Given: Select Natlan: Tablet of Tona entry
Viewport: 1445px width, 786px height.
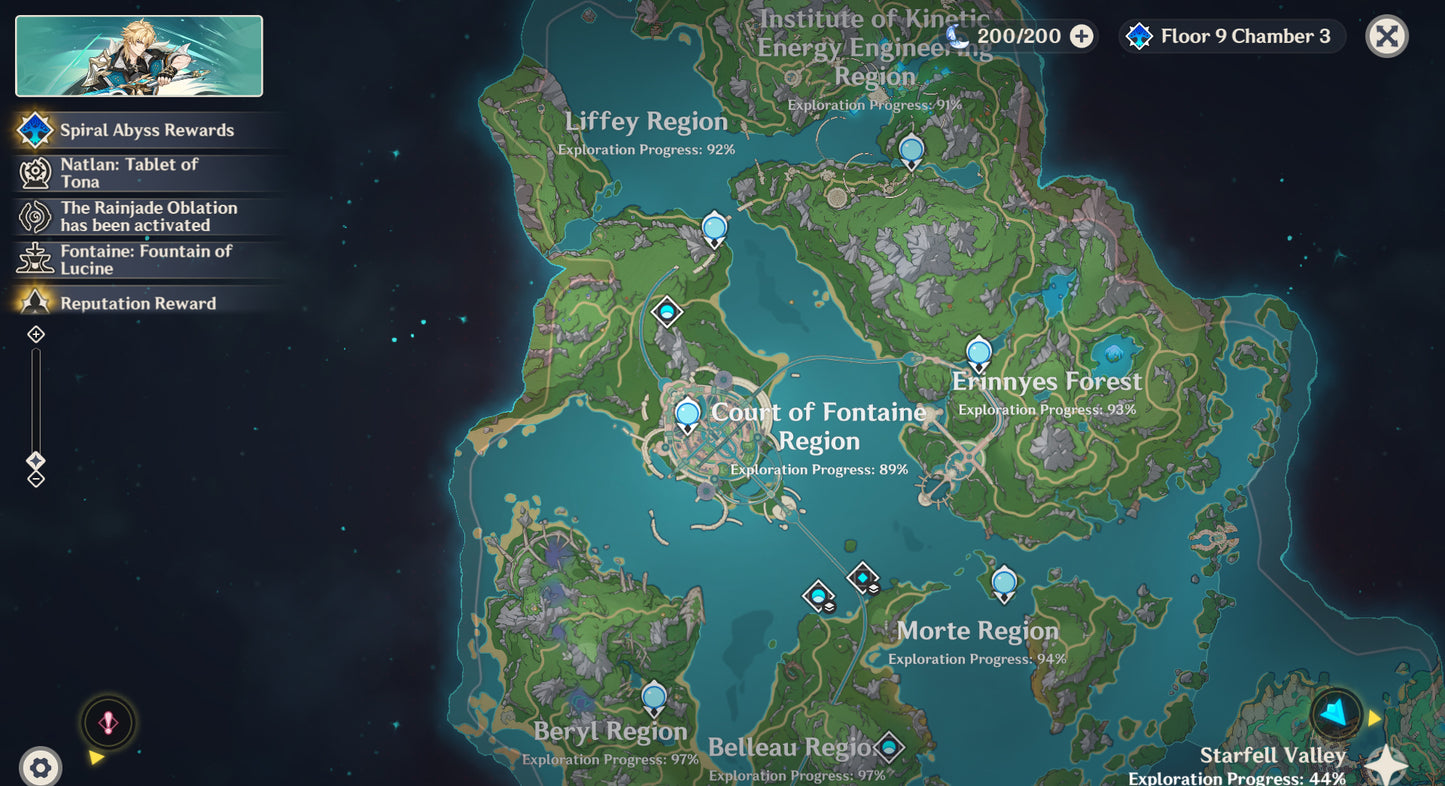Looking at the screenshot, I should pyautogui.click(x=129, y=173).
